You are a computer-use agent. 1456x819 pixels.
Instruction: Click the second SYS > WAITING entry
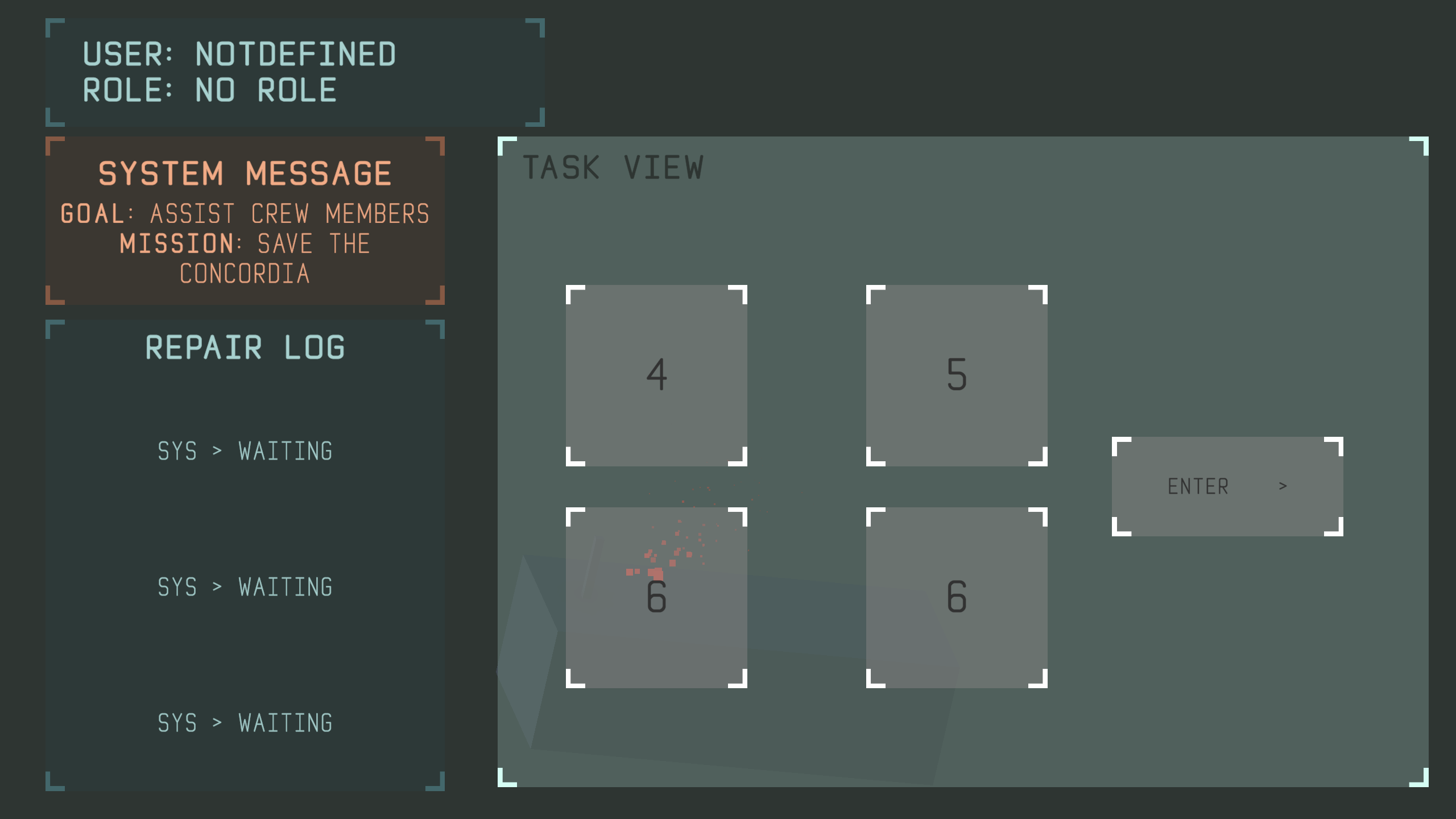point(245,588)
